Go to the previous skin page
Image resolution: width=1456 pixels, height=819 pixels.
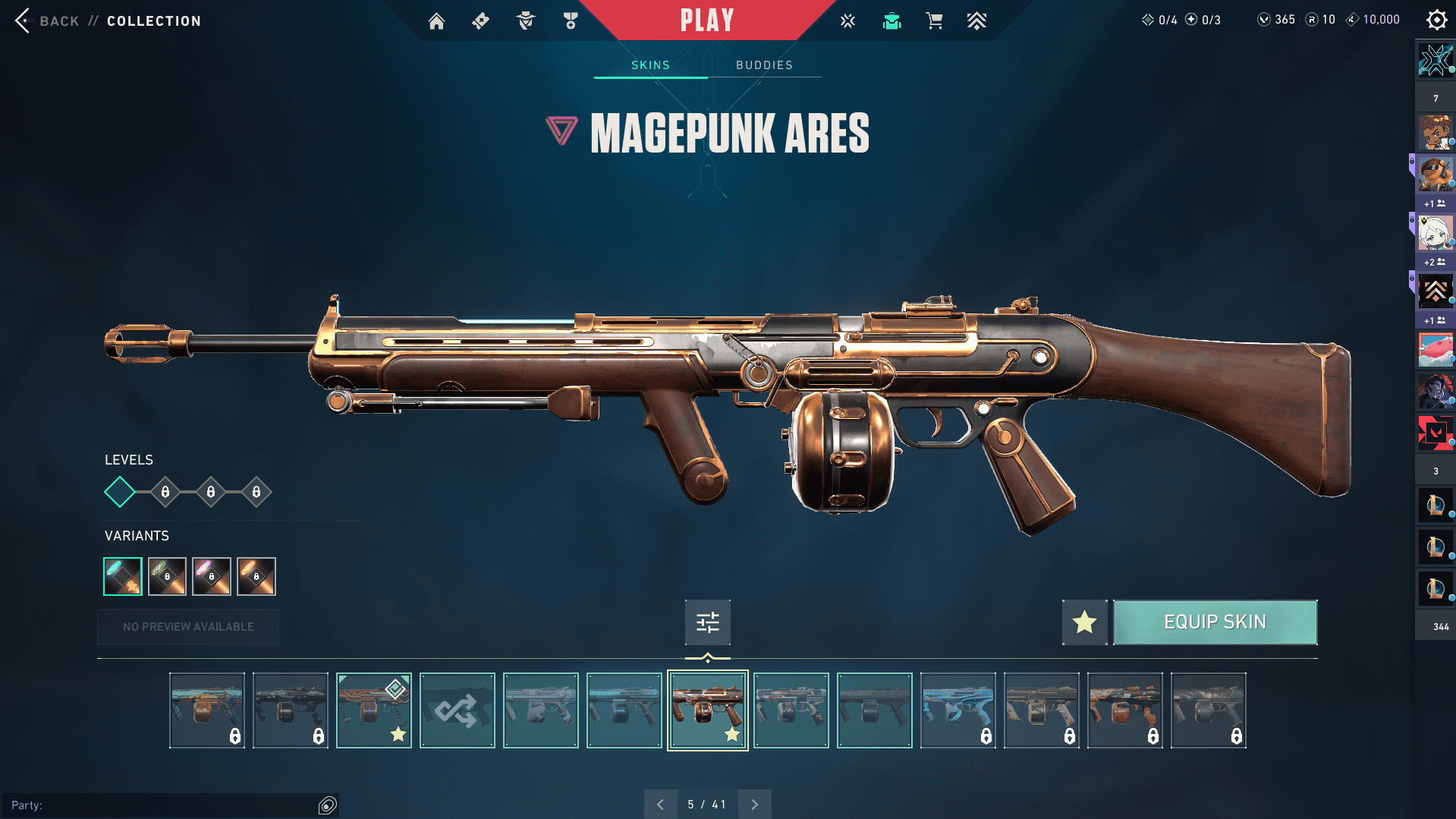(x=660, y=805)
